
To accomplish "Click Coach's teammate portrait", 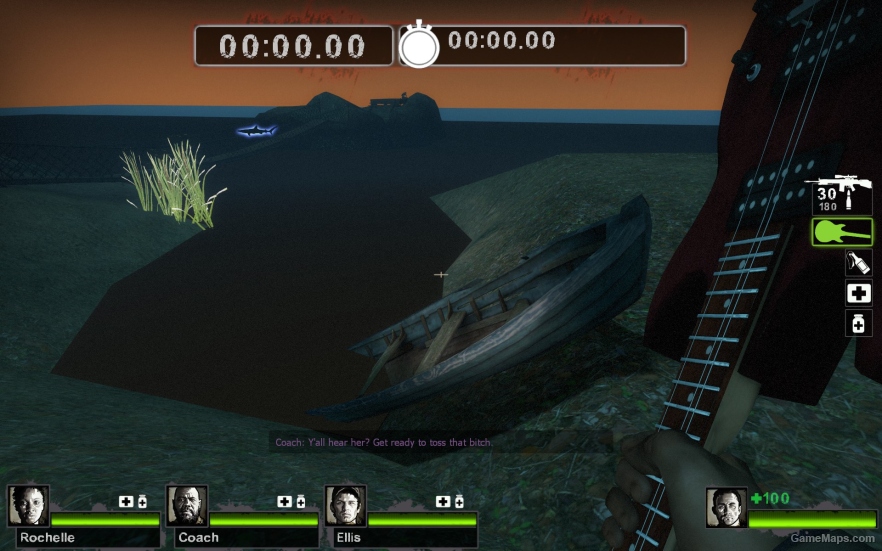I will 187,506.
